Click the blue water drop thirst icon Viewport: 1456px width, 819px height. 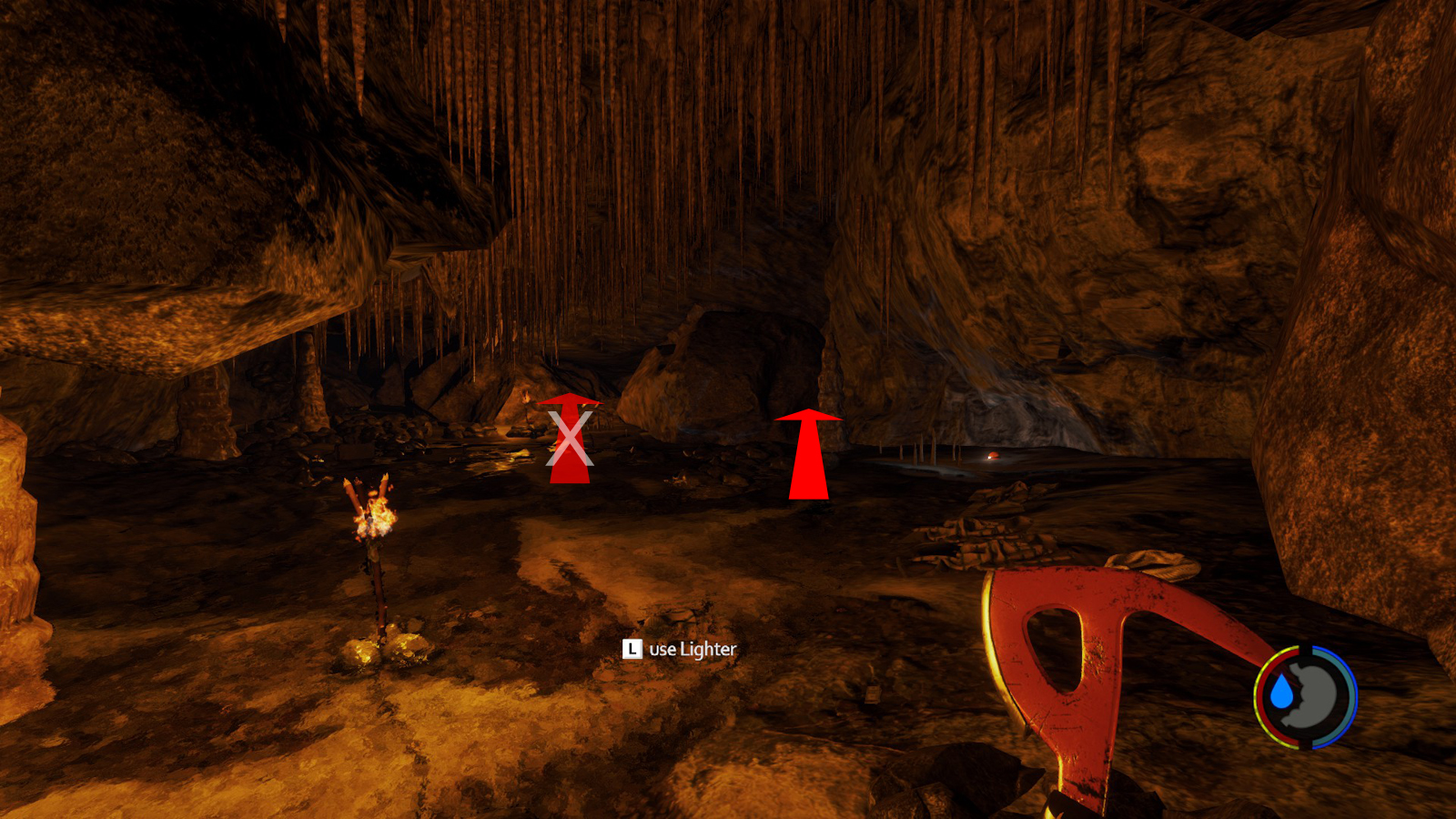(1282, 693)
